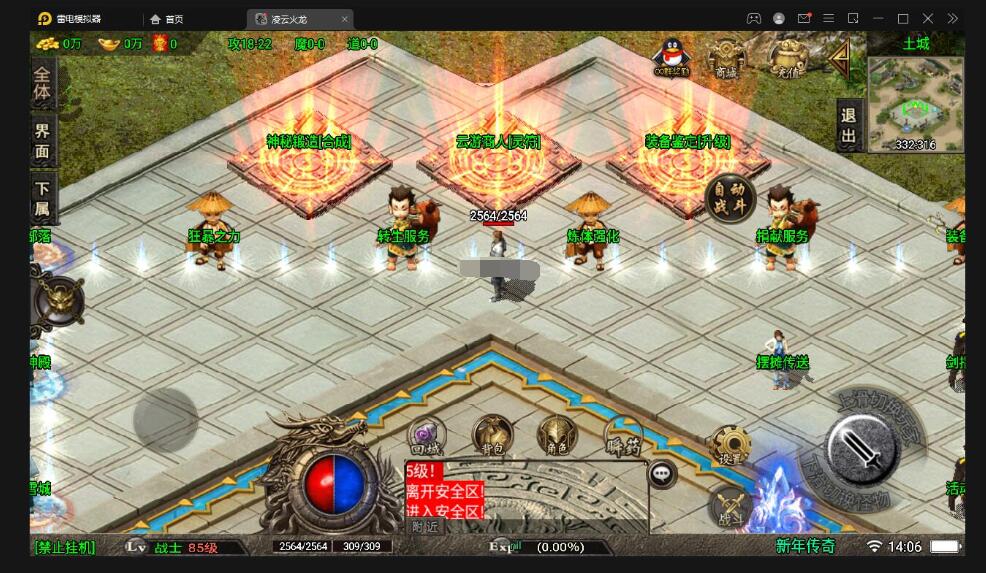Screen dimensions: 986x573
Task: Tap the 战斗 crossed-swords icon
Action: (x=728, y=507)
